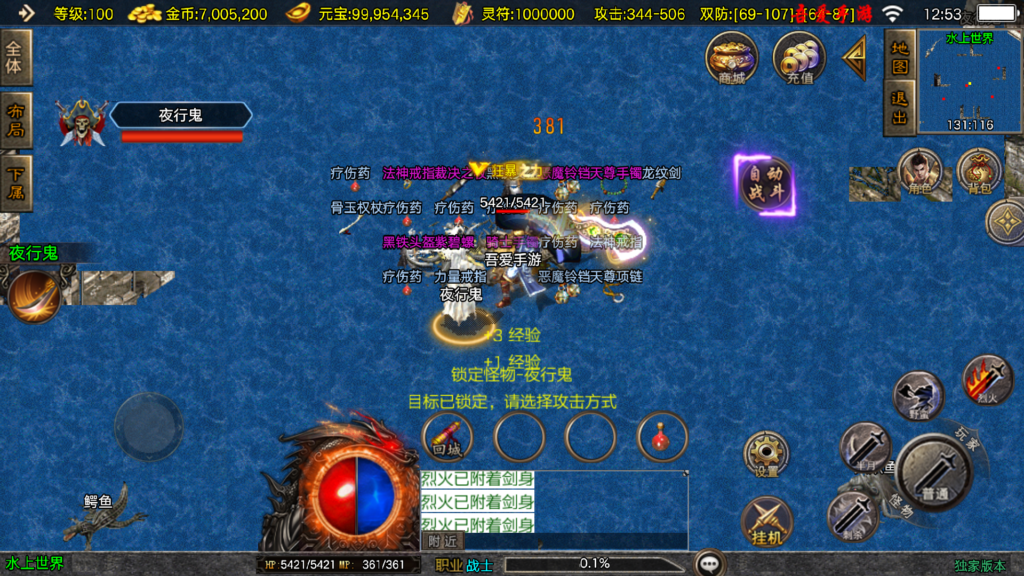Use the 回城 town return scroll

[x=447, y=437]
